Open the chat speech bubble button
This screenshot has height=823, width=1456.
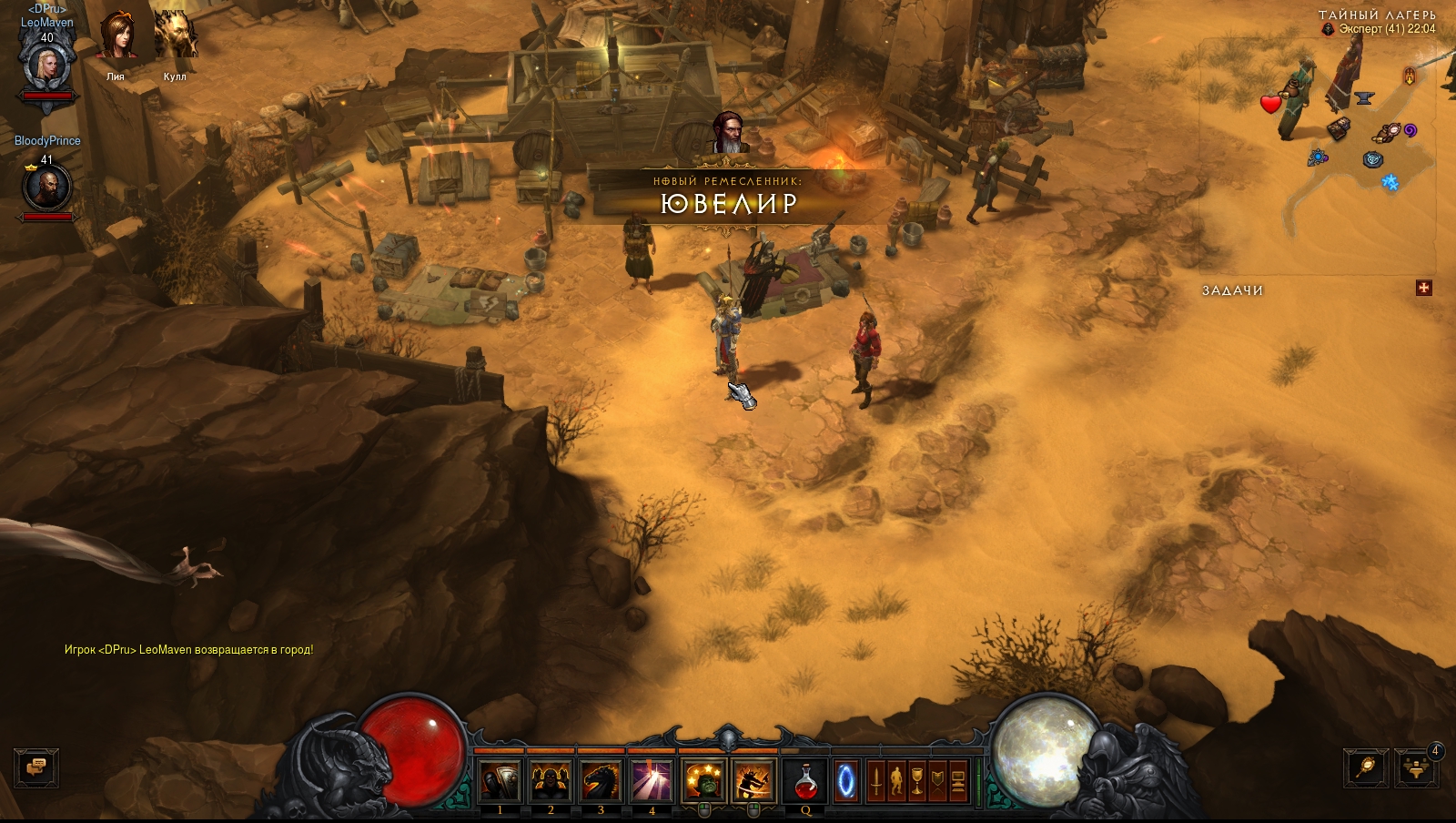point(36,767)
